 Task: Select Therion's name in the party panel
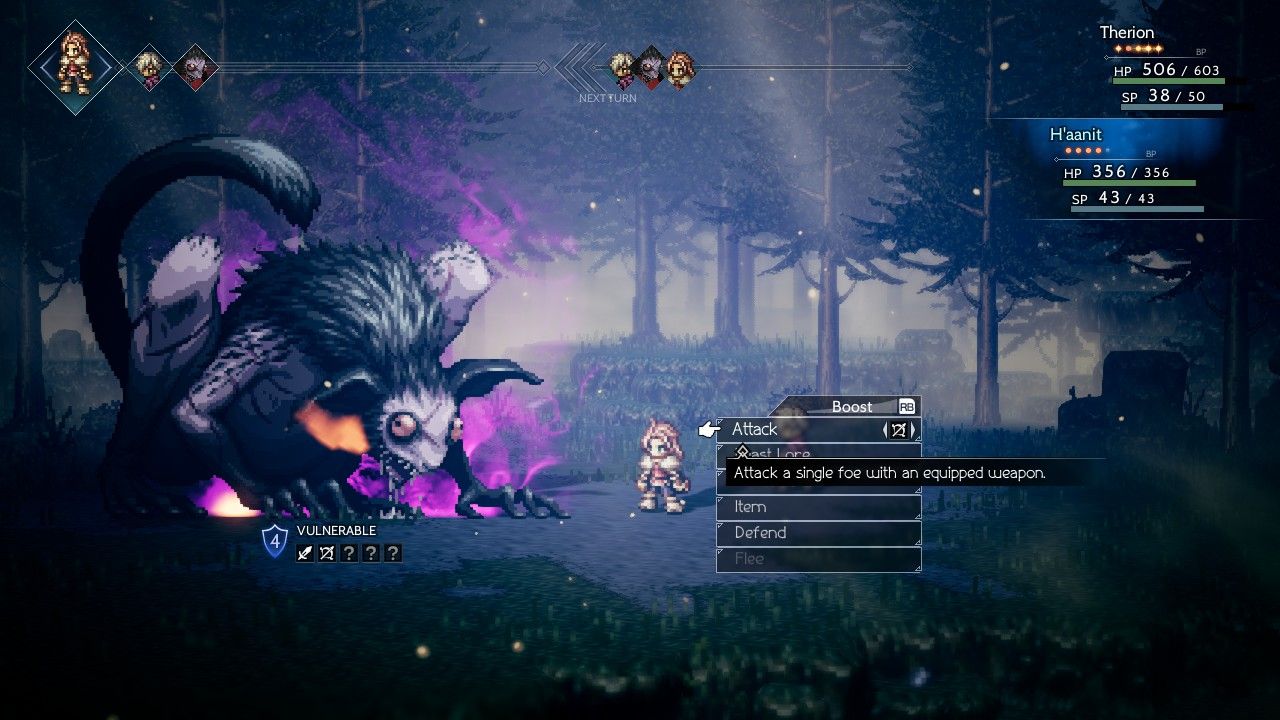(1127, 33)
